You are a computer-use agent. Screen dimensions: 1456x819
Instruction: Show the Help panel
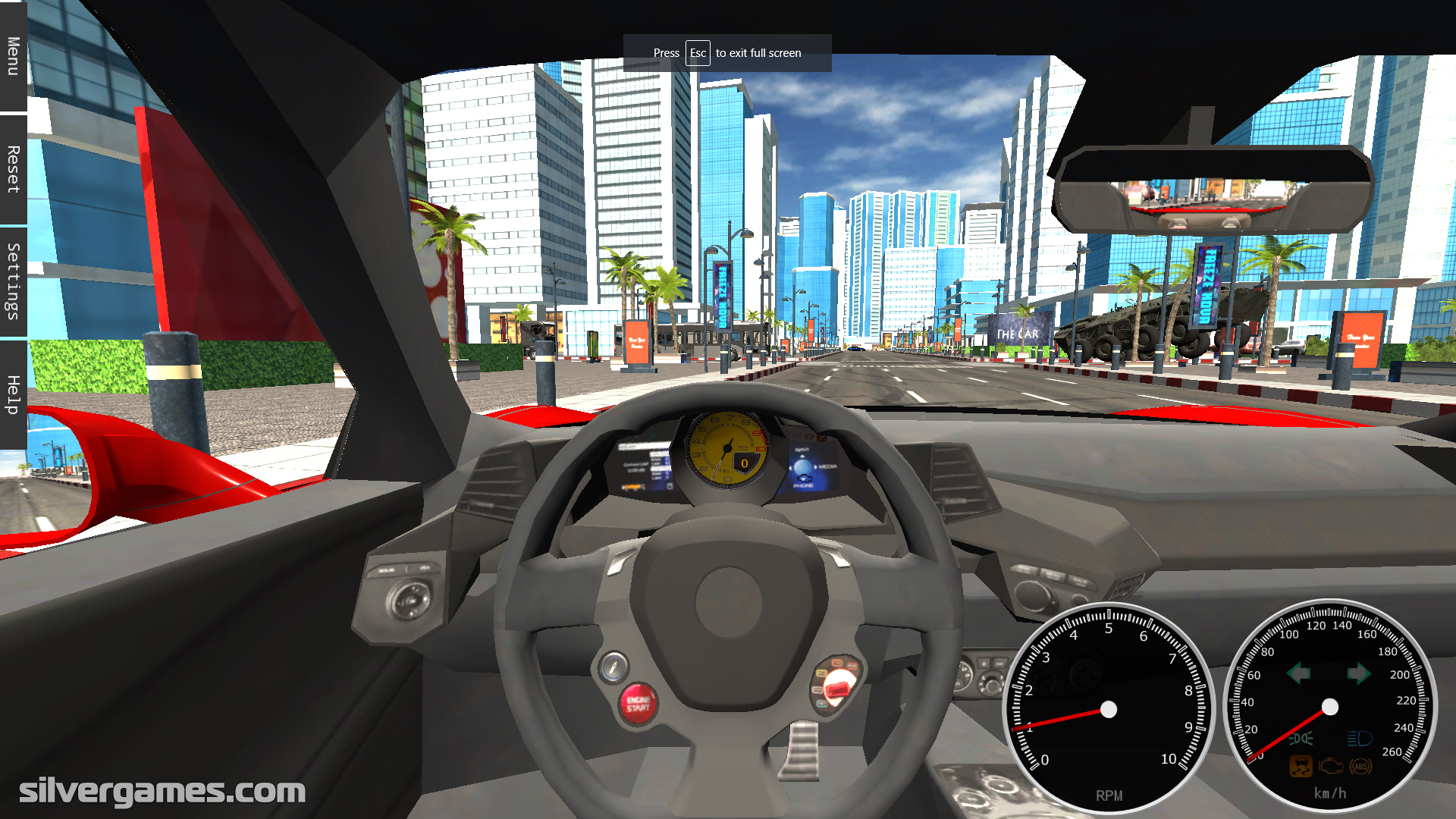click(13, 394)
